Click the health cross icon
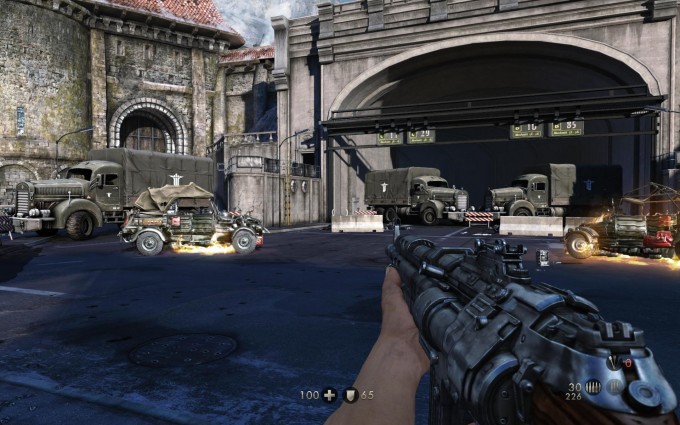Viewport: 680px width, 425px height. 330,395
